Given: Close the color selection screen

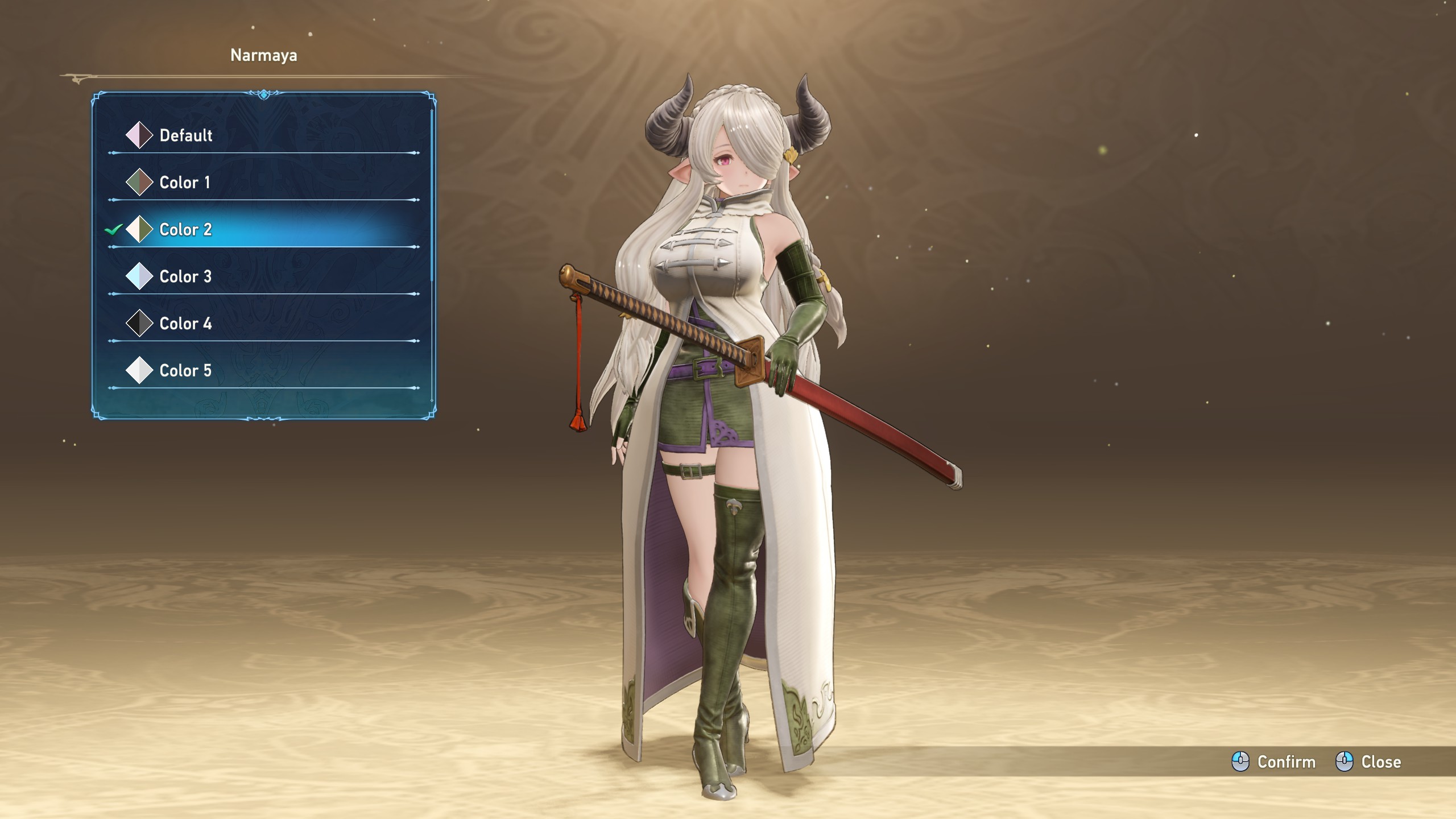Looking at the screenshot, I should (x=1368, y=762).
